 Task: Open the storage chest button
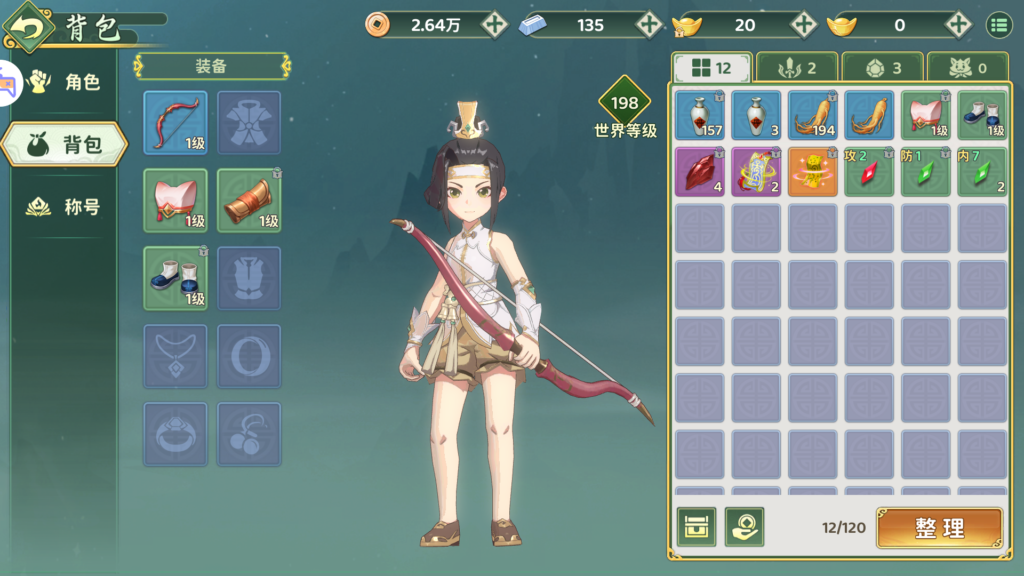[x=696, y=527]
